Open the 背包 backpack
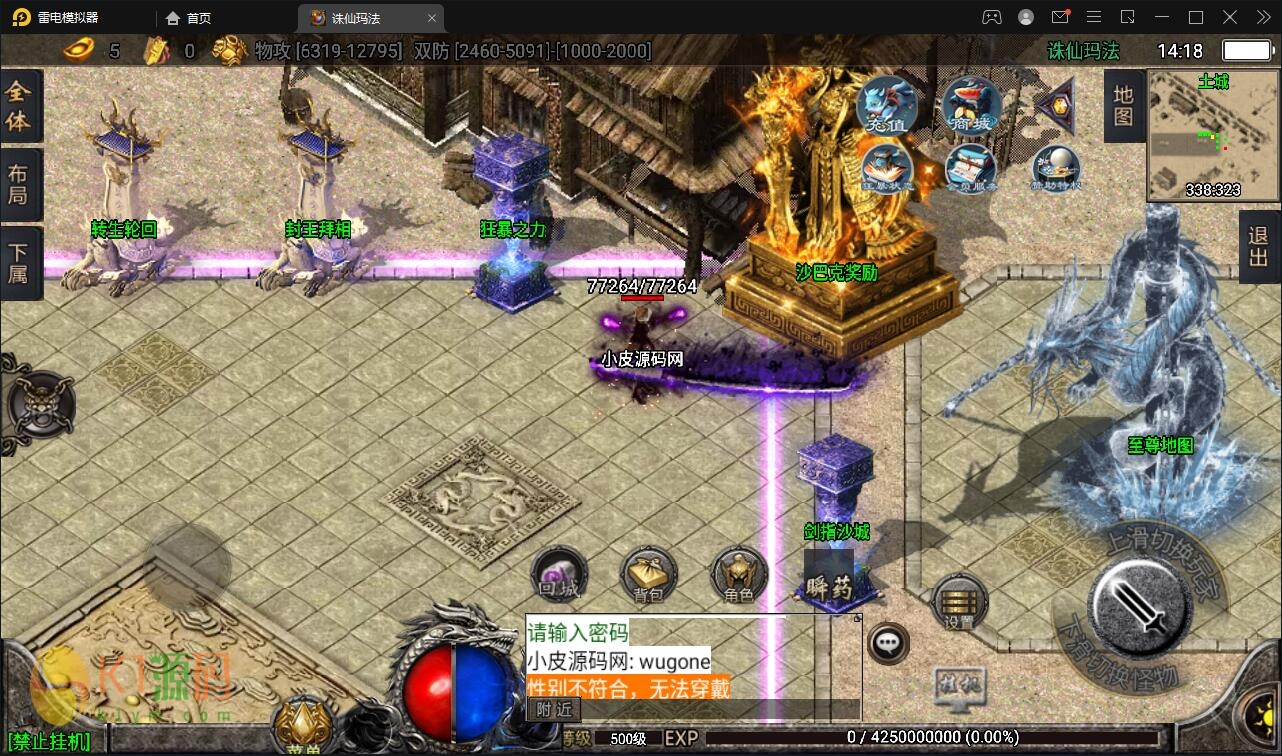The image size is (1282, 756). tap(649, 577)
